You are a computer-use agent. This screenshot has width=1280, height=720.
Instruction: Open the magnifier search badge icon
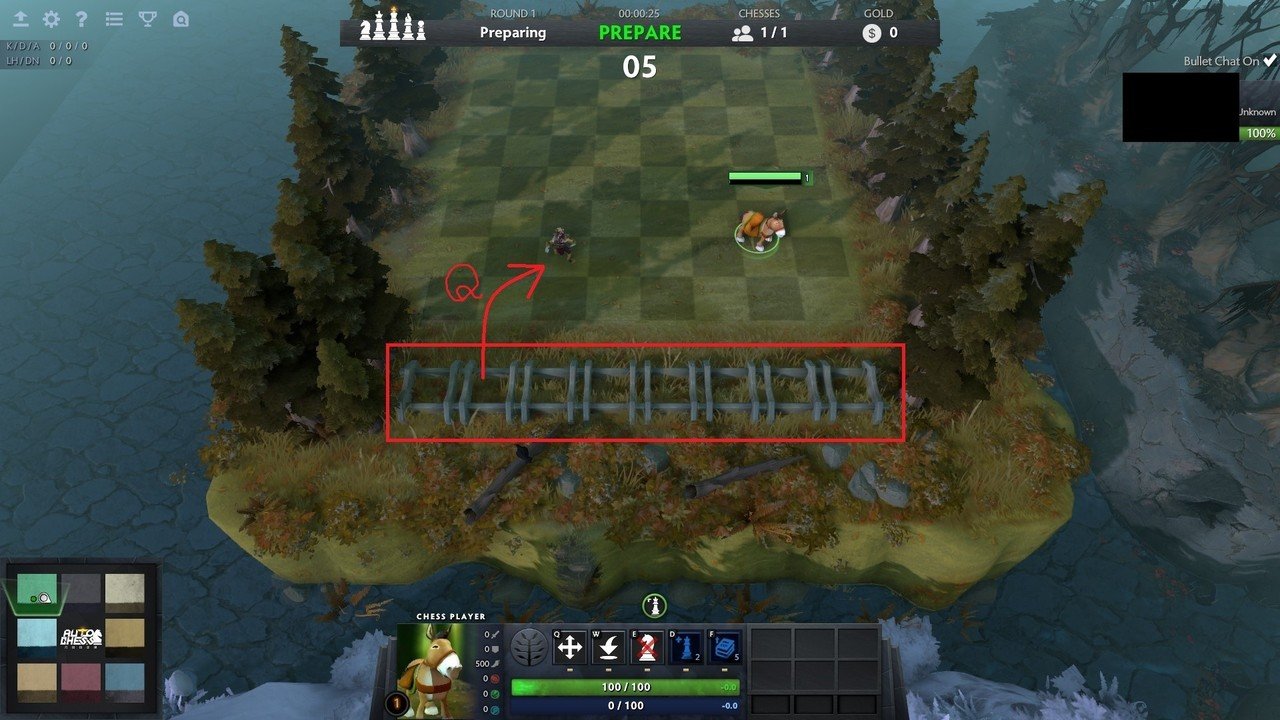(x=181, y=18)
